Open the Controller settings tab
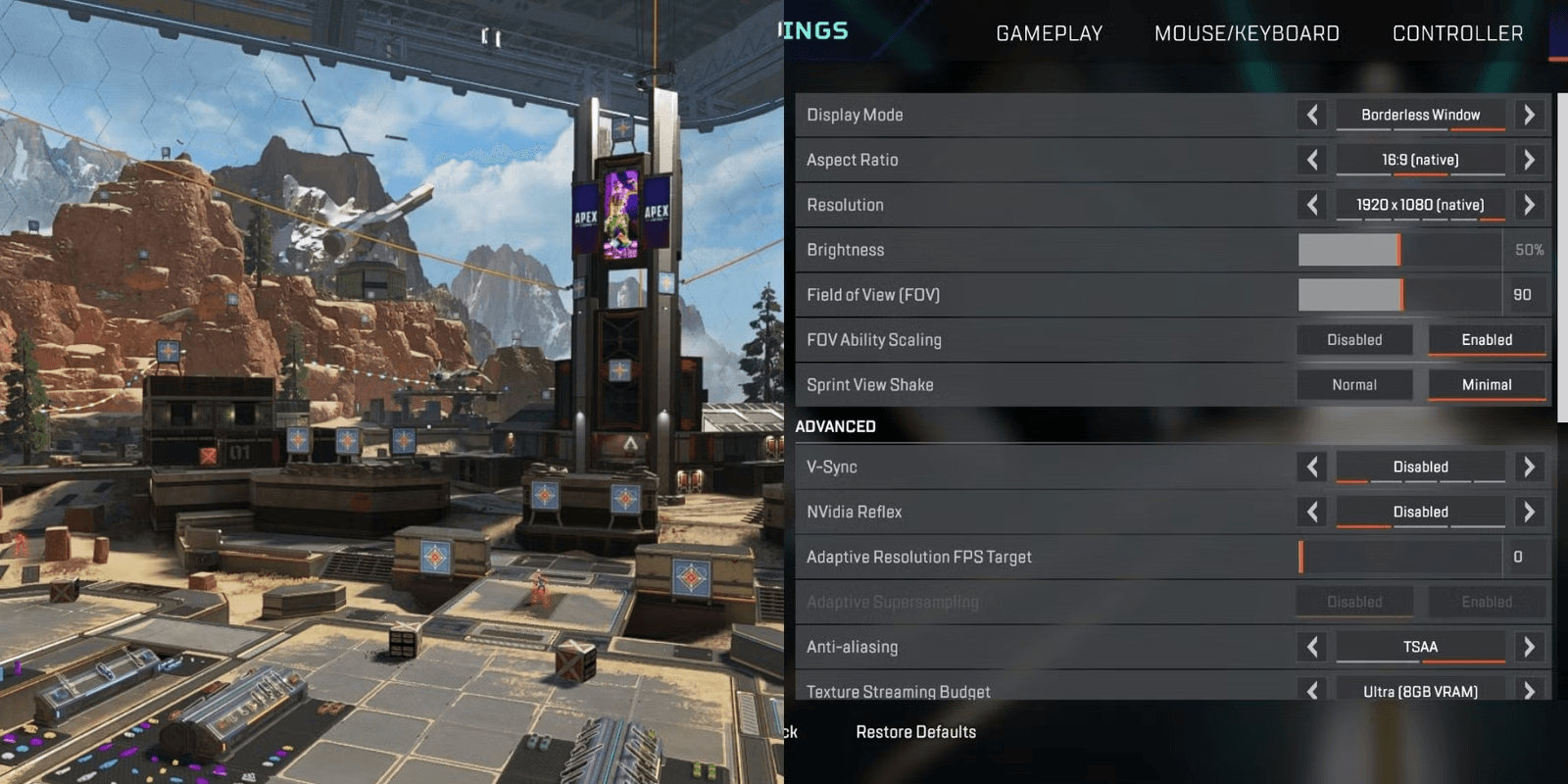This screenshot has width=1568, height=784. [1456, 32]
